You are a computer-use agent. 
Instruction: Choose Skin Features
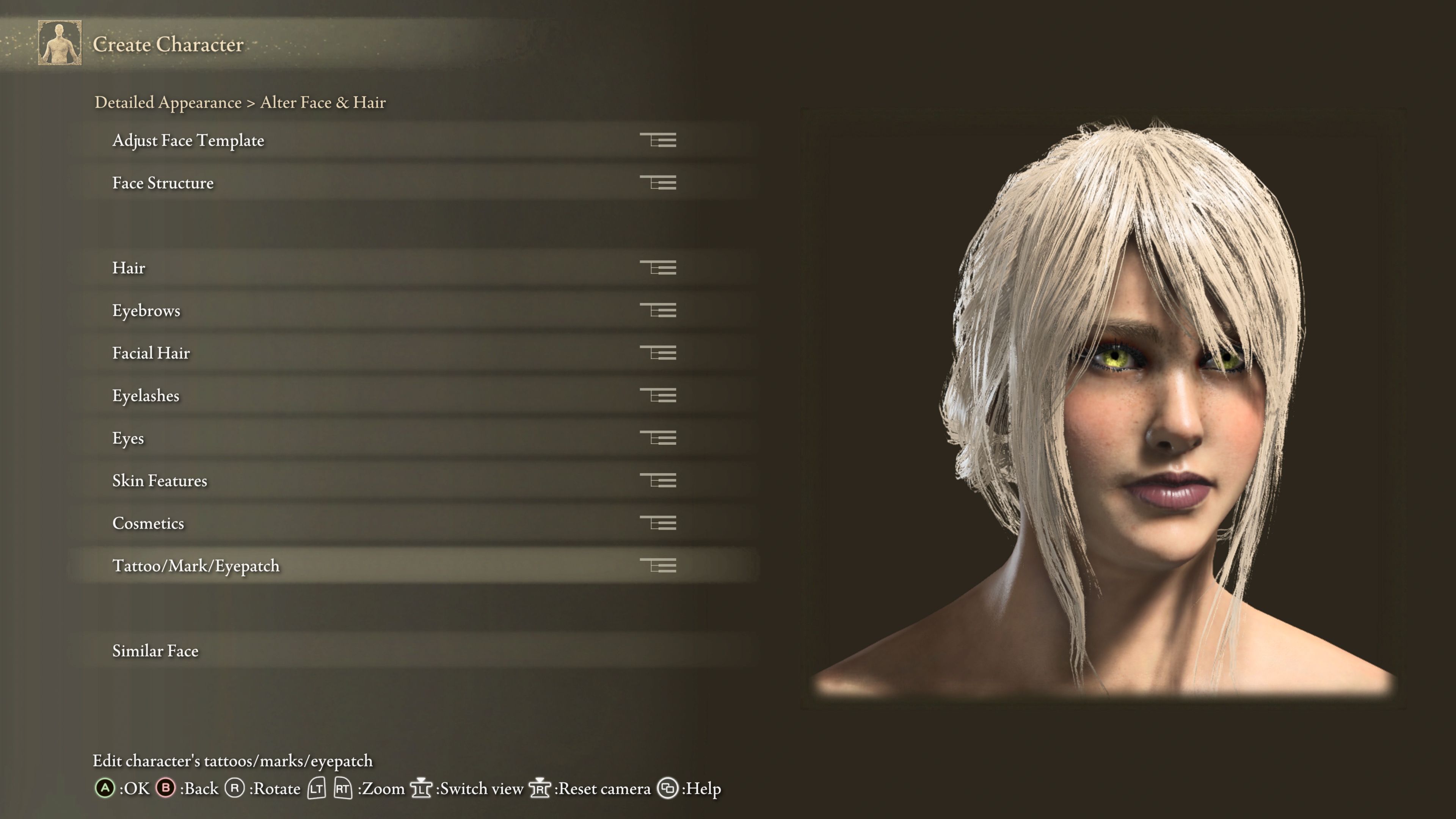coord(160,480)
